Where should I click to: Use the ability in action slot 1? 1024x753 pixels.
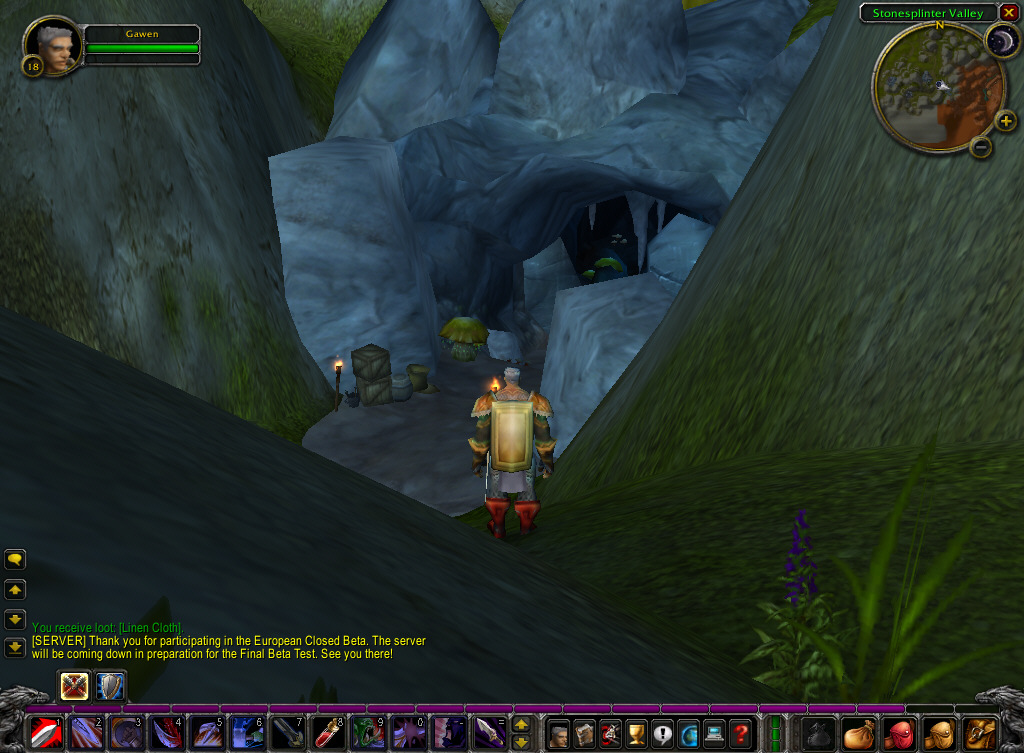pyautogui.click(x=45, y=733)
